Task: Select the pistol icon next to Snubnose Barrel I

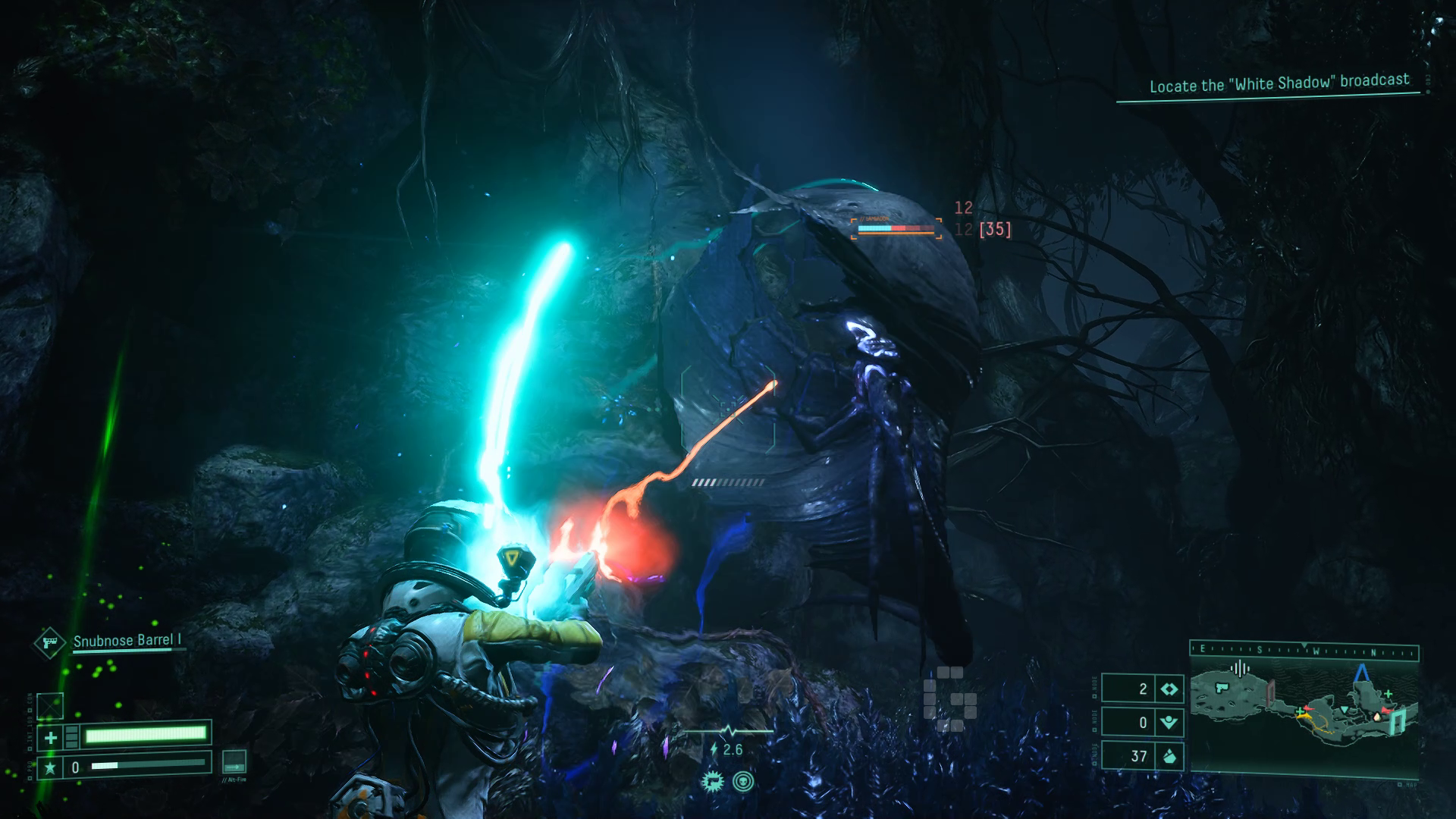Action: (x=49, y=644)
